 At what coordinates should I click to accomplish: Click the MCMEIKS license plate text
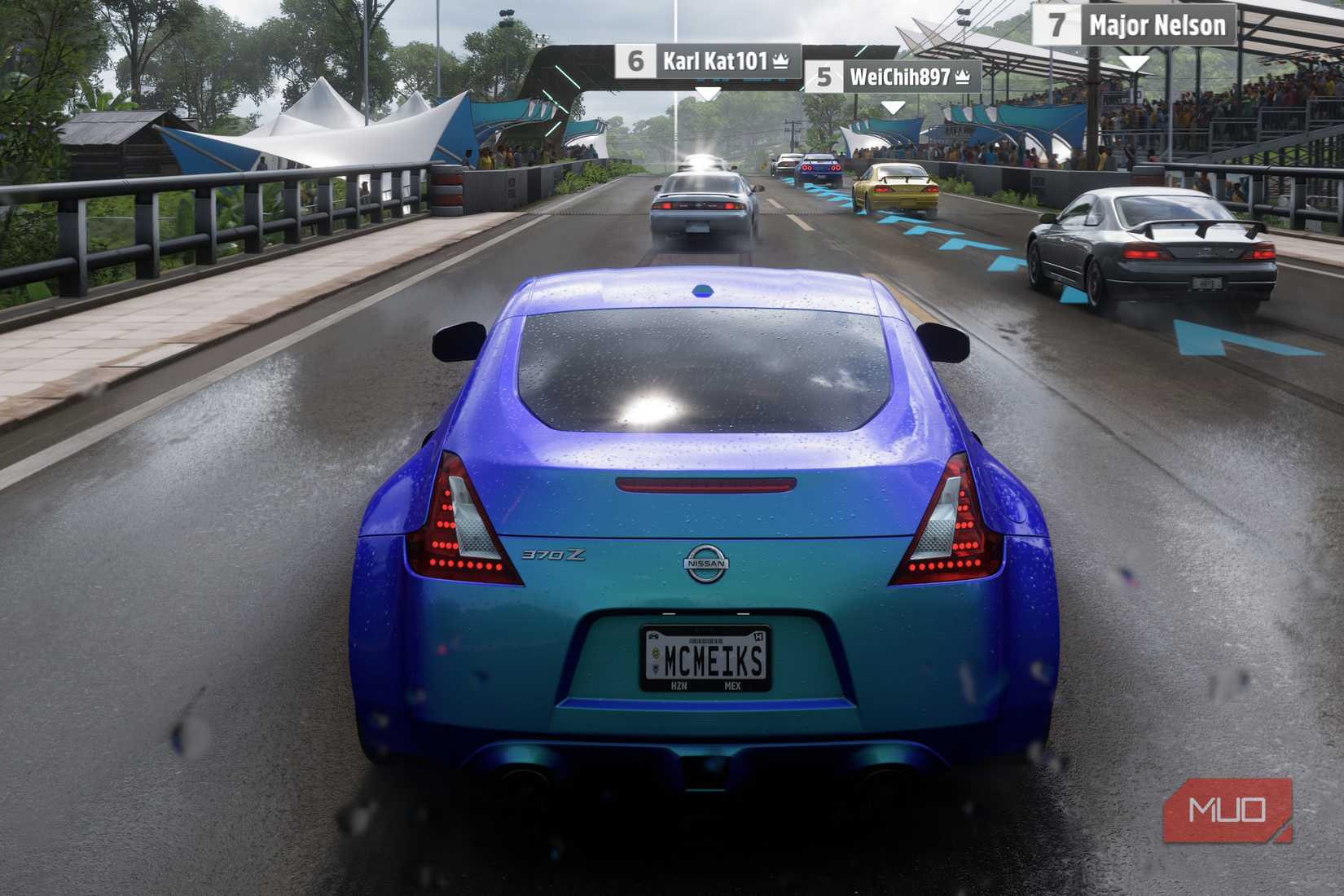point(713,660)
